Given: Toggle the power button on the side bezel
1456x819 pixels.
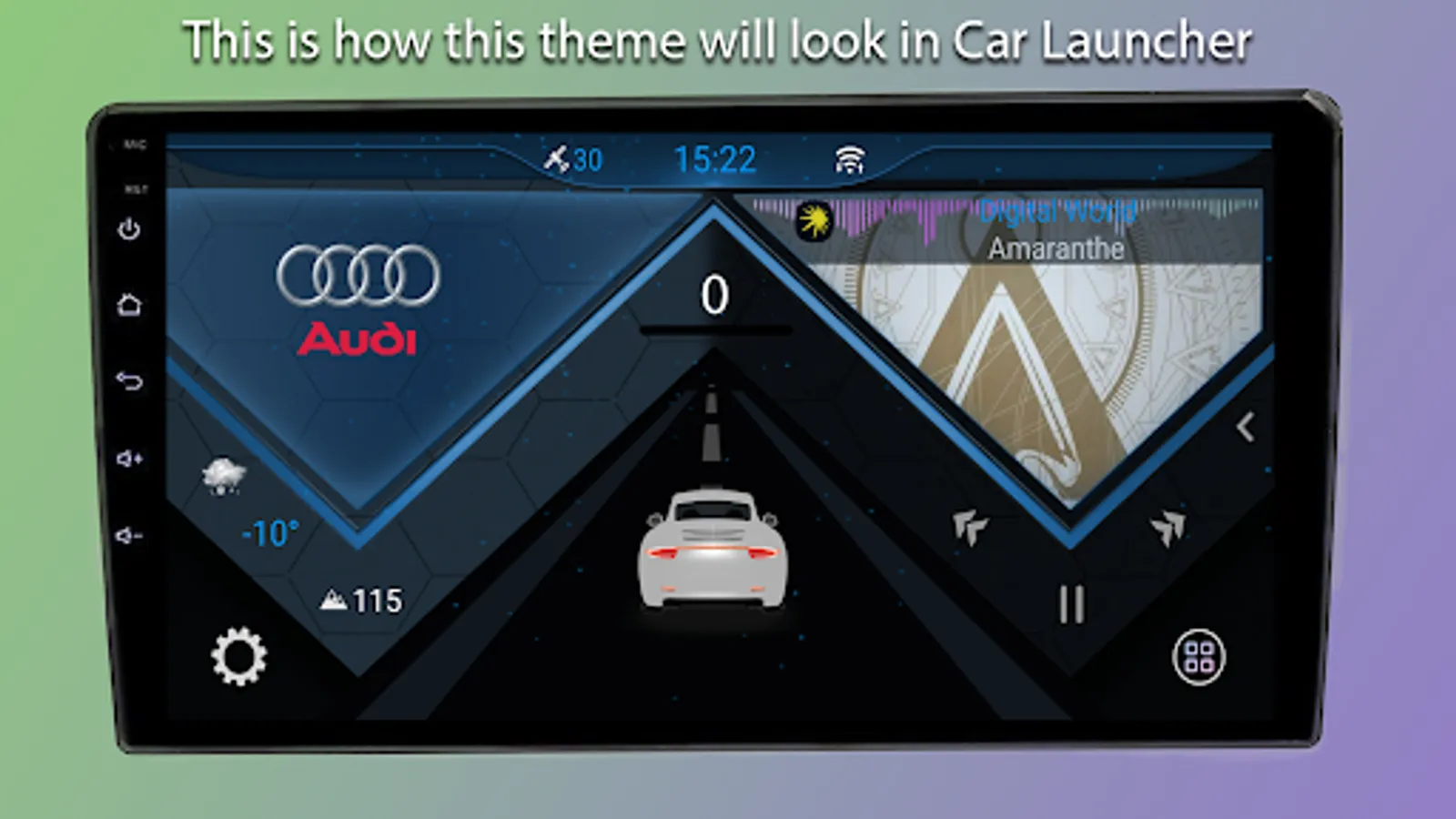Looking at the screenshot, I should 130,227.
